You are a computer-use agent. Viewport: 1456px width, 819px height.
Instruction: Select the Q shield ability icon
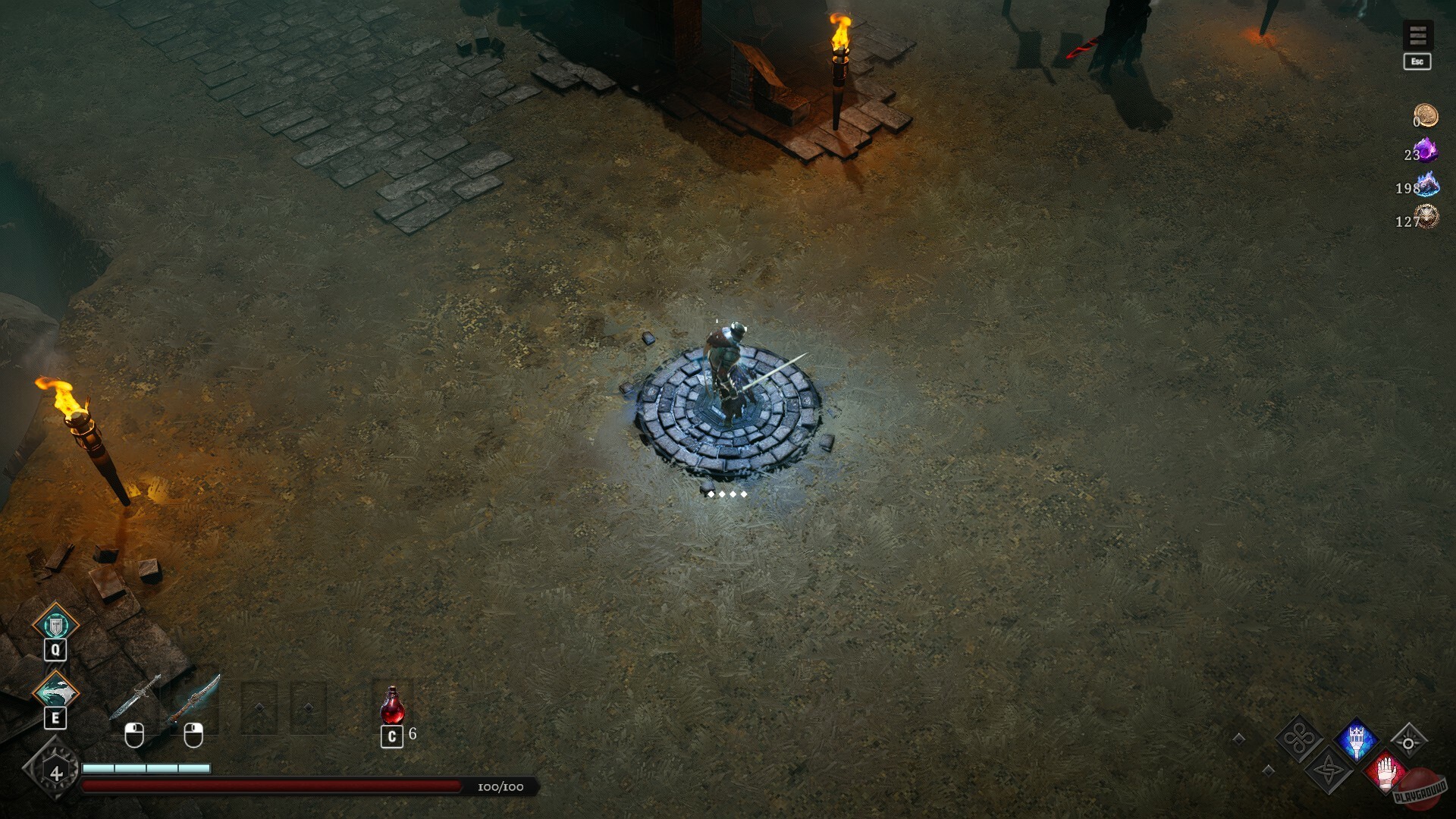click(55, 624)
